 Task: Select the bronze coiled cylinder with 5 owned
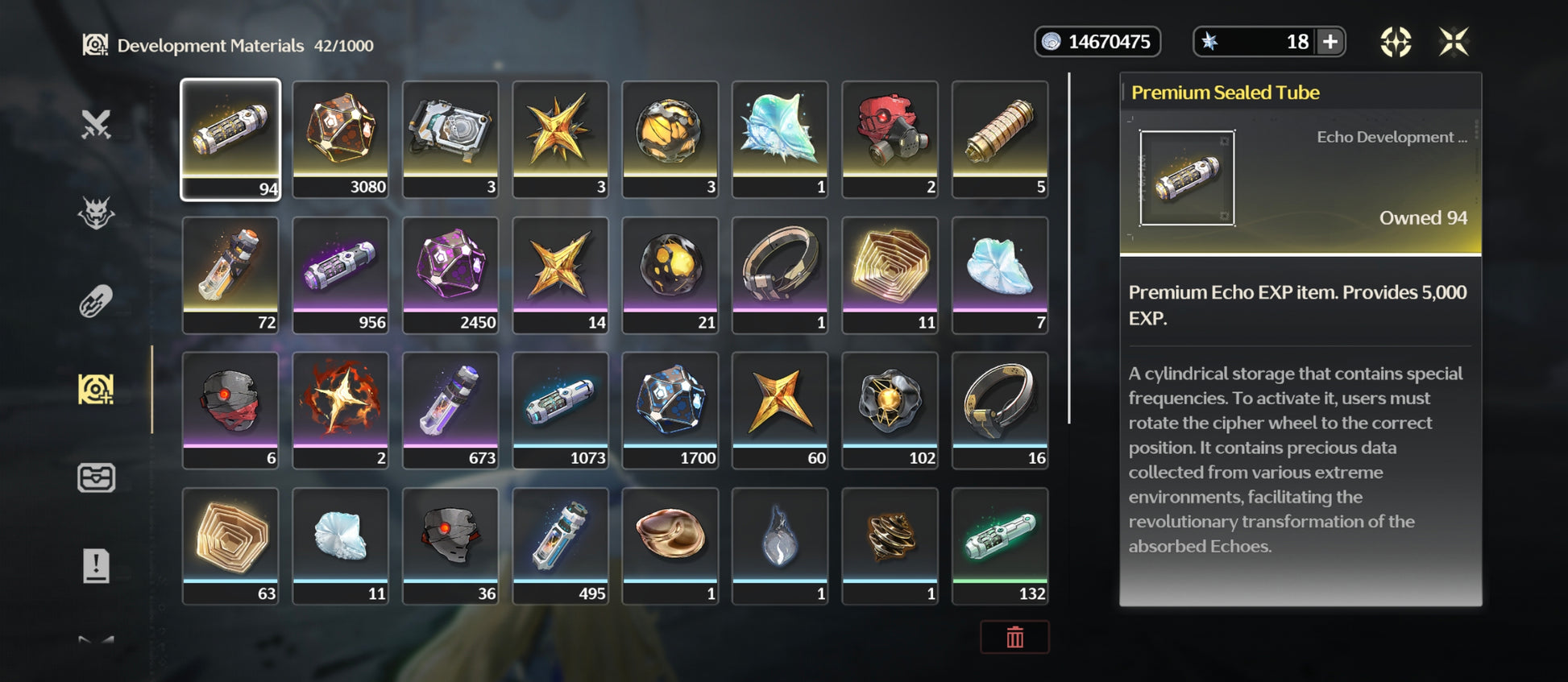click(x=1000, y=138)
